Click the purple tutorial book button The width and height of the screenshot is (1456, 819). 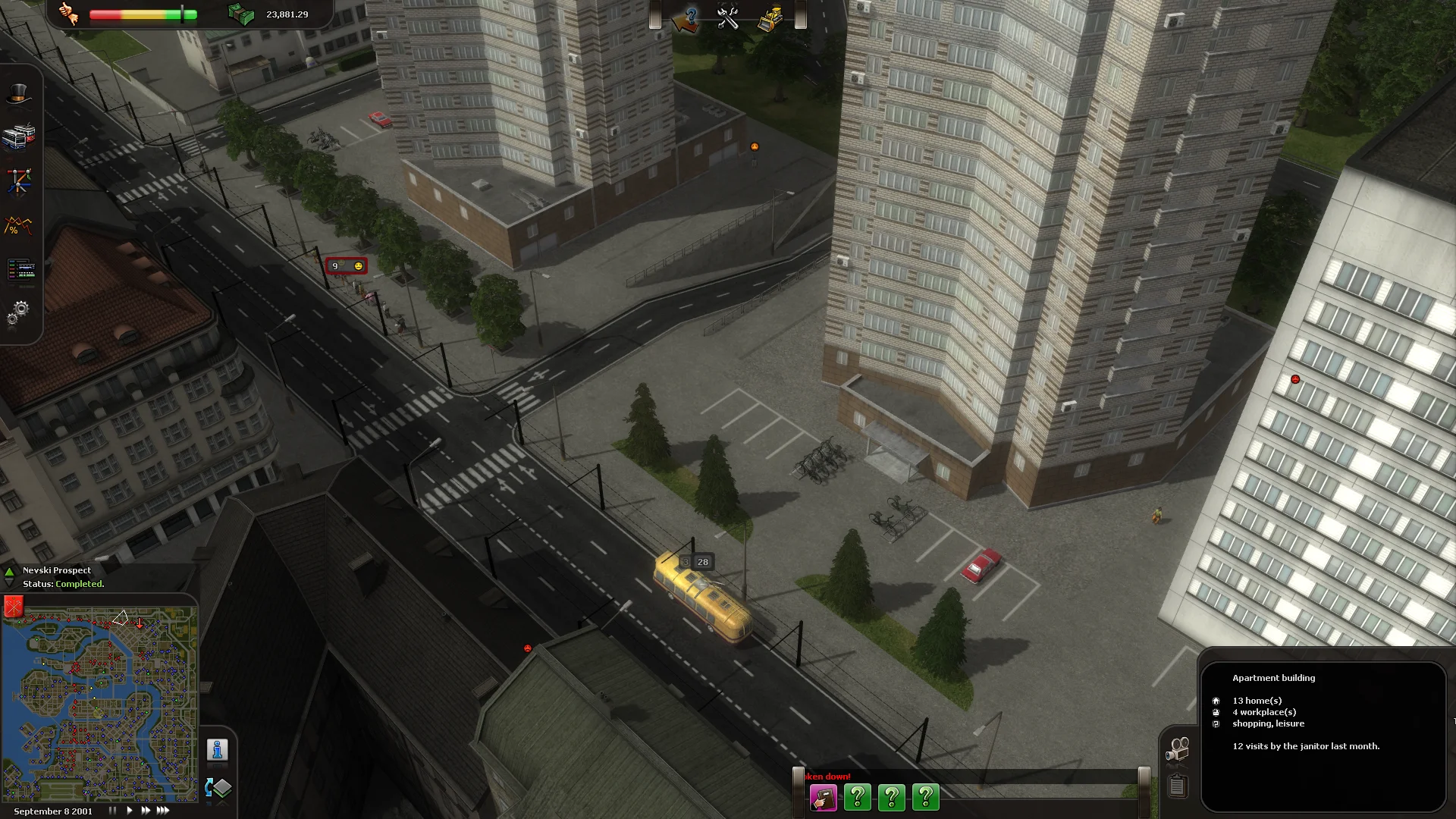[x=824, y=797]
